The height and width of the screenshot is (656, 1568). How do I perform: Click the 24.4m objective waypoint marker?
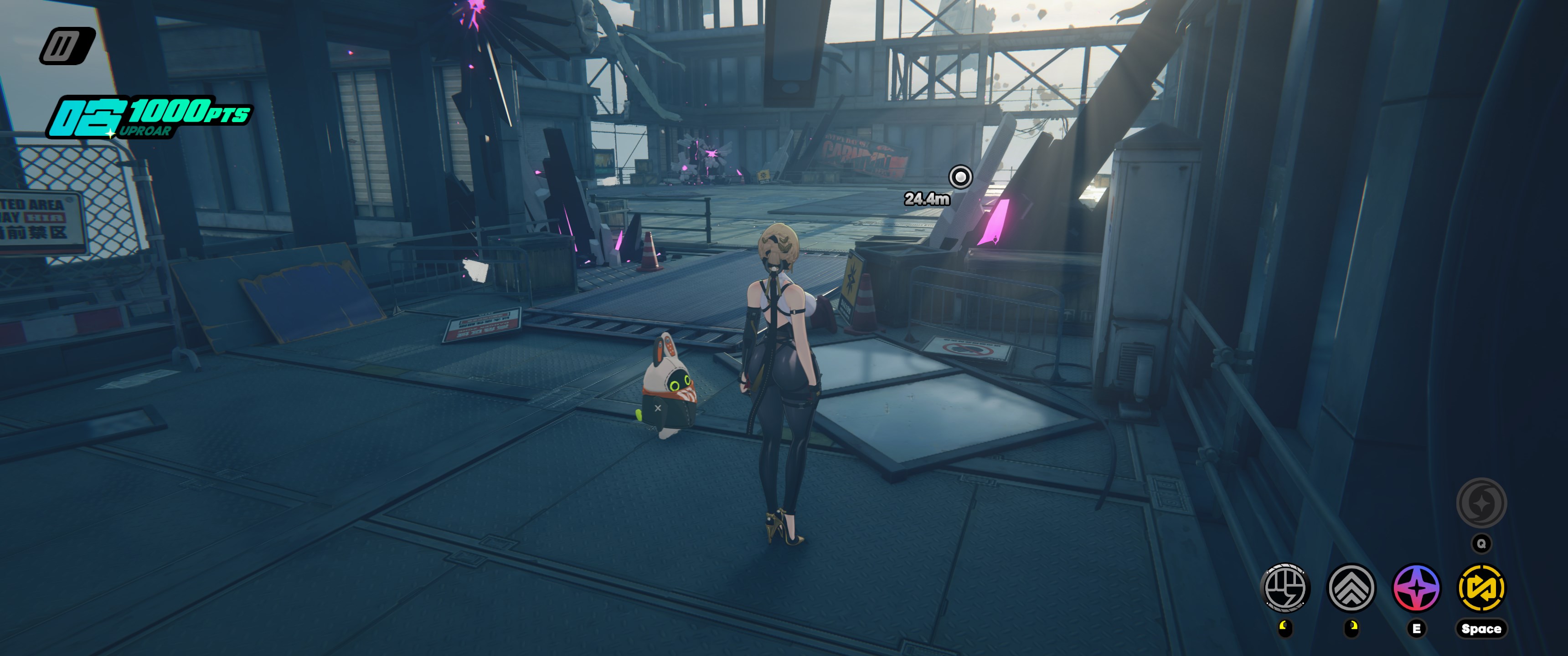[960, 177]
